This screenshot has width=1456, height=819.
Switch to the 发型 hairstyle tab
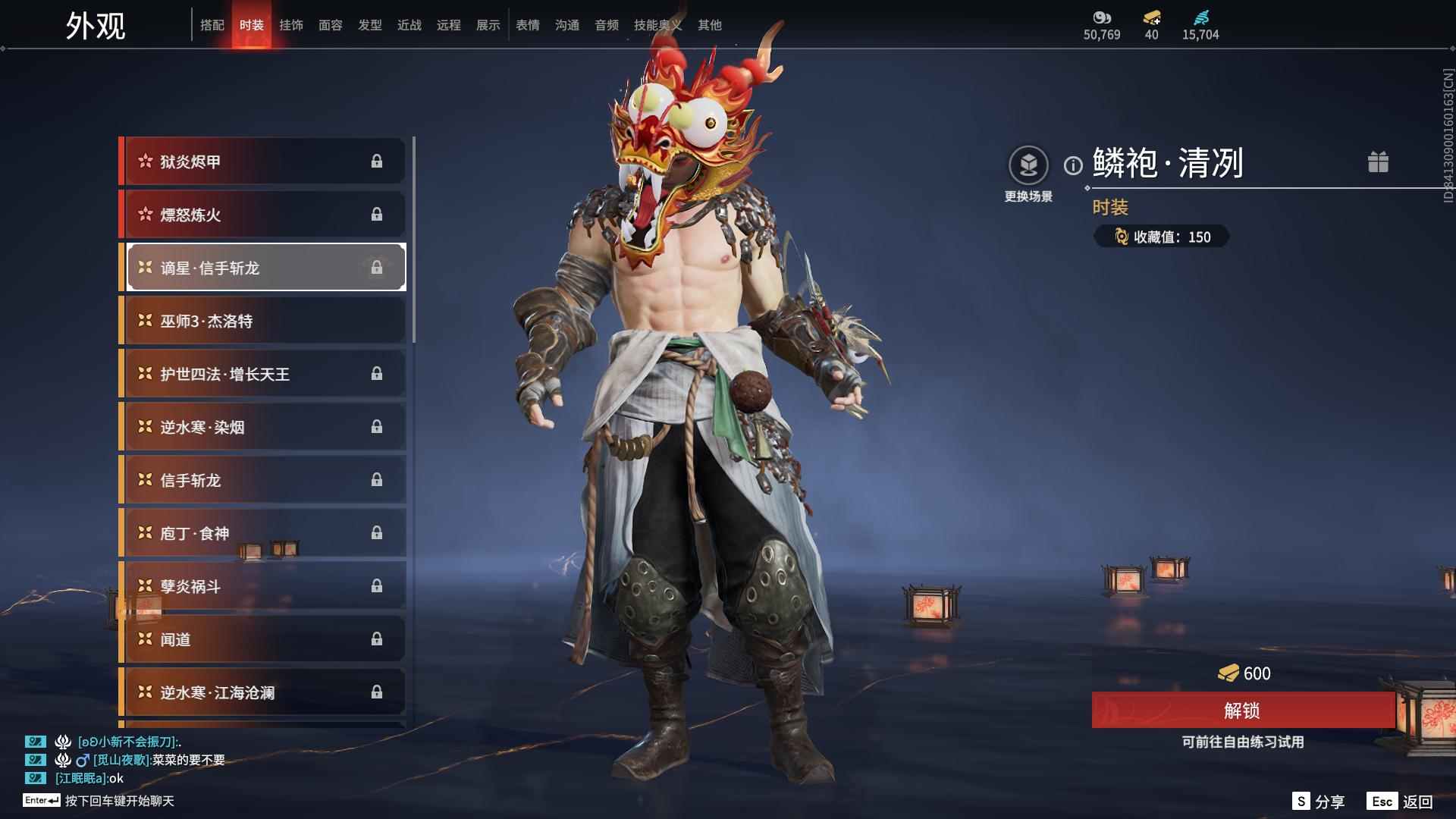pyautogui.click(x=370, y=25)
